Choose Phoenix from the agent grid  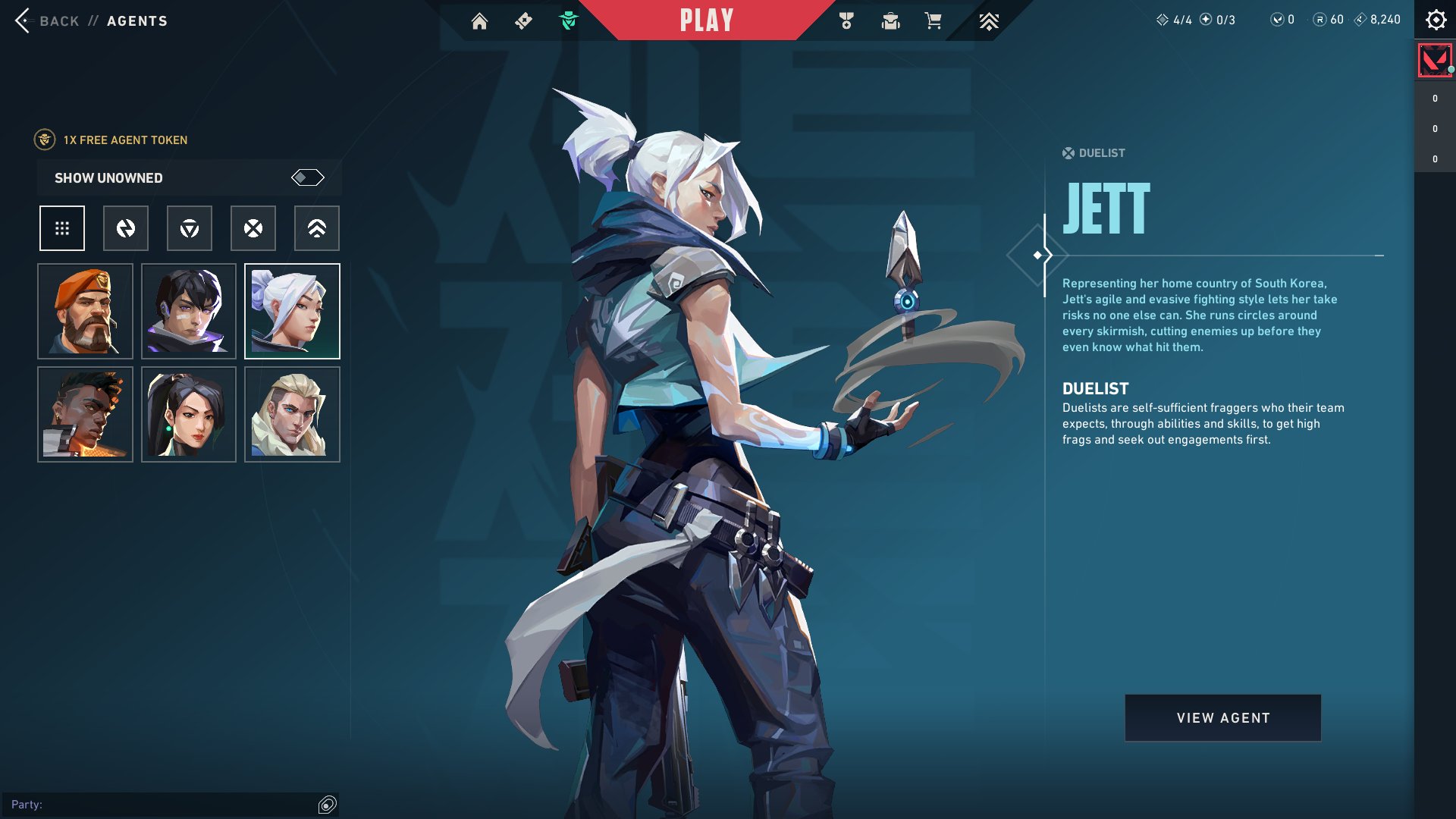click(x=86, y=415)
